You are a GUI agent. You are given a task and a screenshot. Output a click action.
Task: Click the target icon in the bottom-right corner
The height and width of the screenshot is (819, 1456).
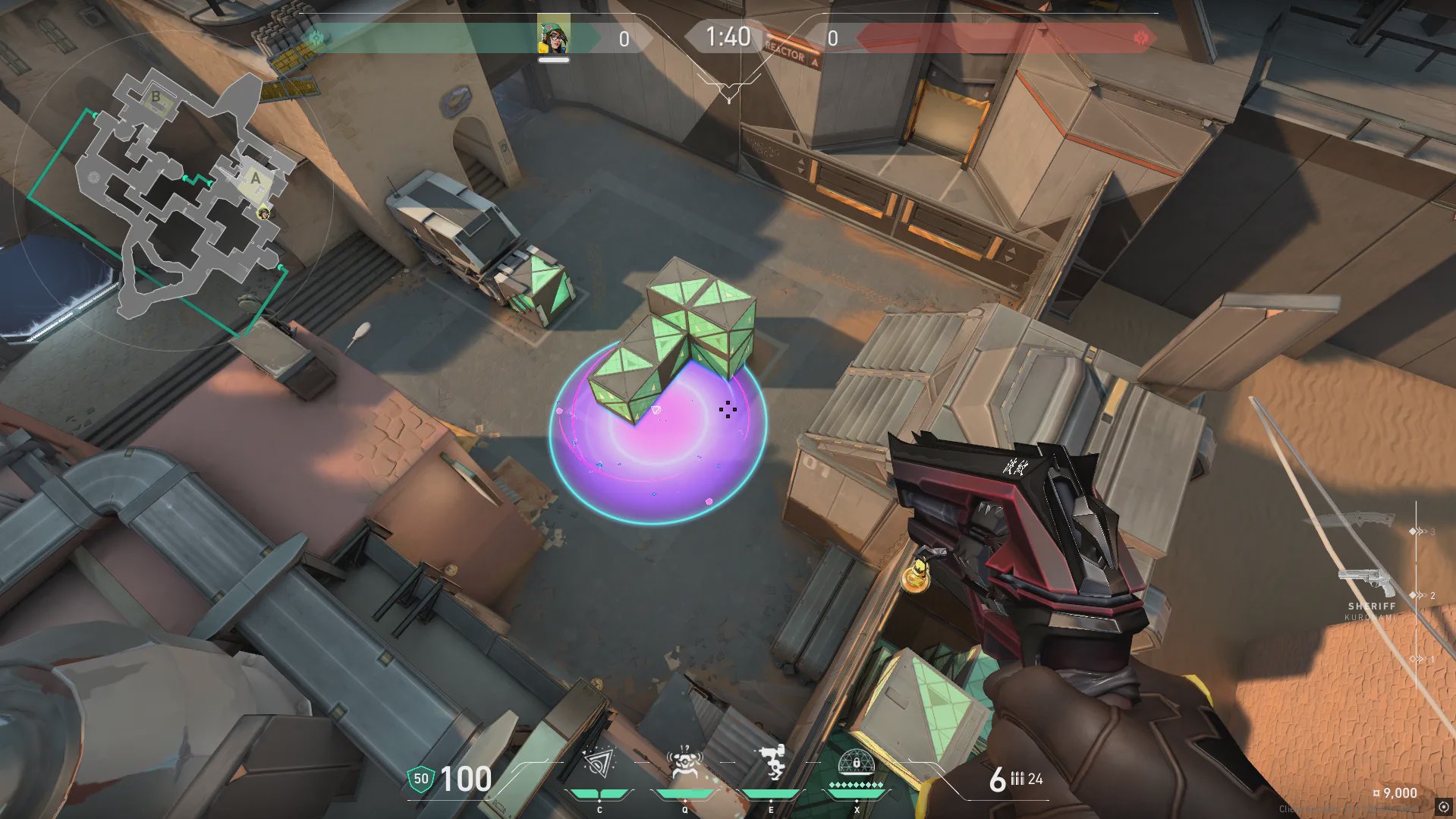pyautogui.click(x=1444, y=808)
